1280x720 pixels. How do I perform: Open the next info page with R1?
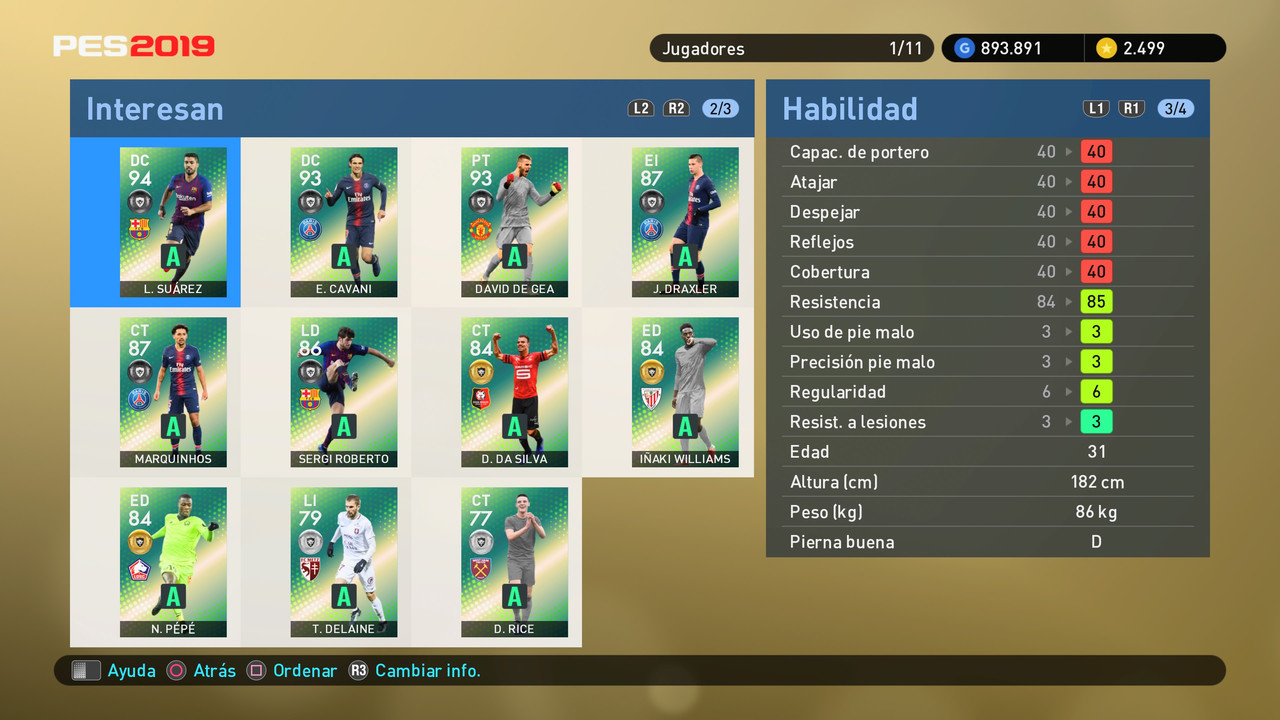click(1131, 108)
